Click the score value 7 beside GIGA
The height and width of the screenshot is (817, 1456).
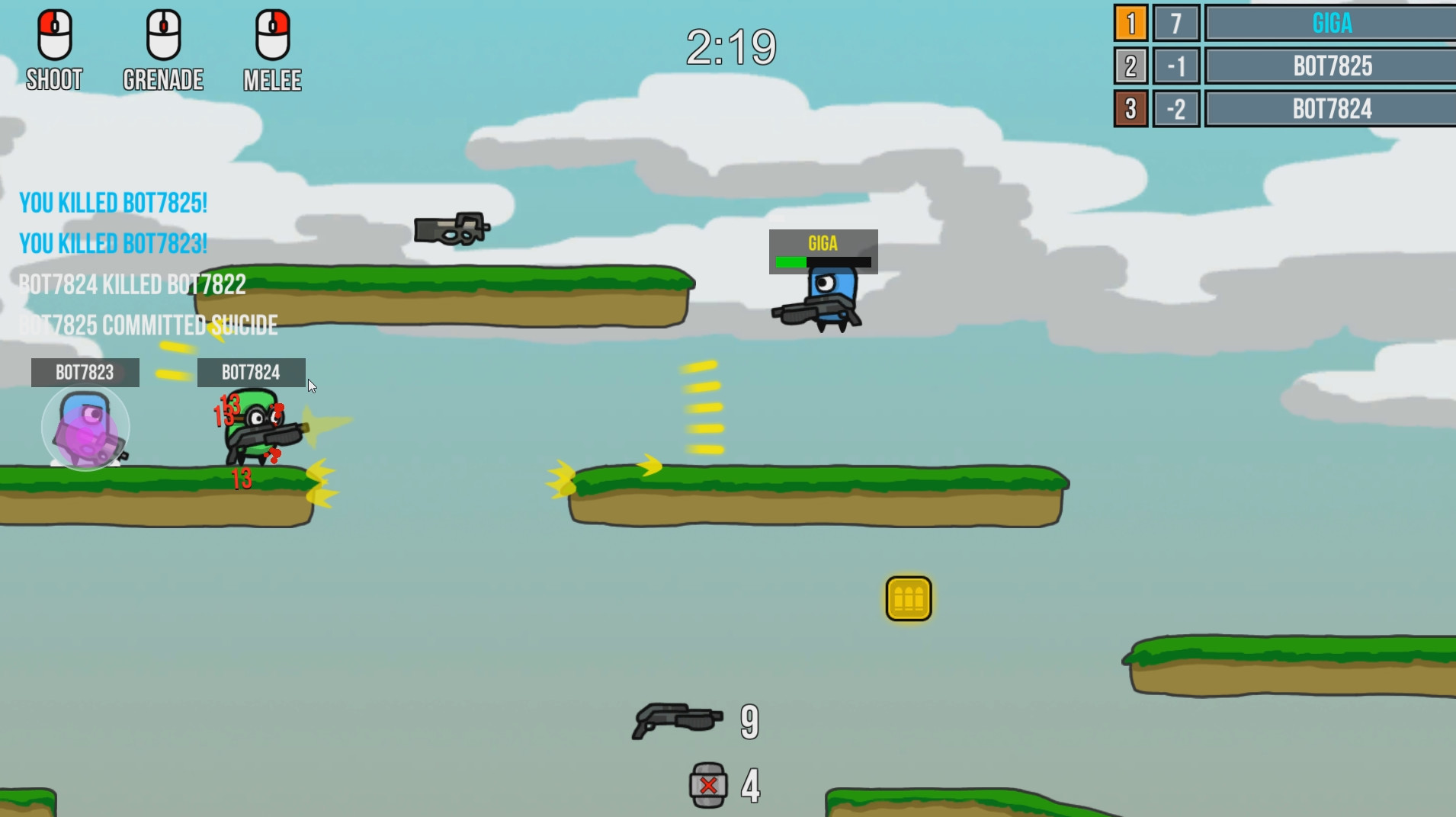[1178, 24]
